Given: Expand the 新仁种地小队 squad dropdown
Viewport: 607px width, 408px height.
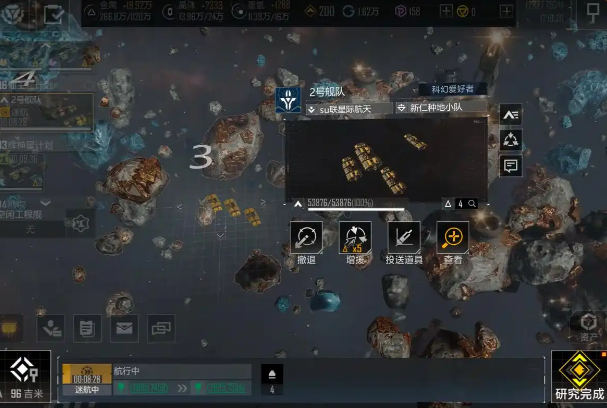Looking at the screenshot, I should click(440, 109).
